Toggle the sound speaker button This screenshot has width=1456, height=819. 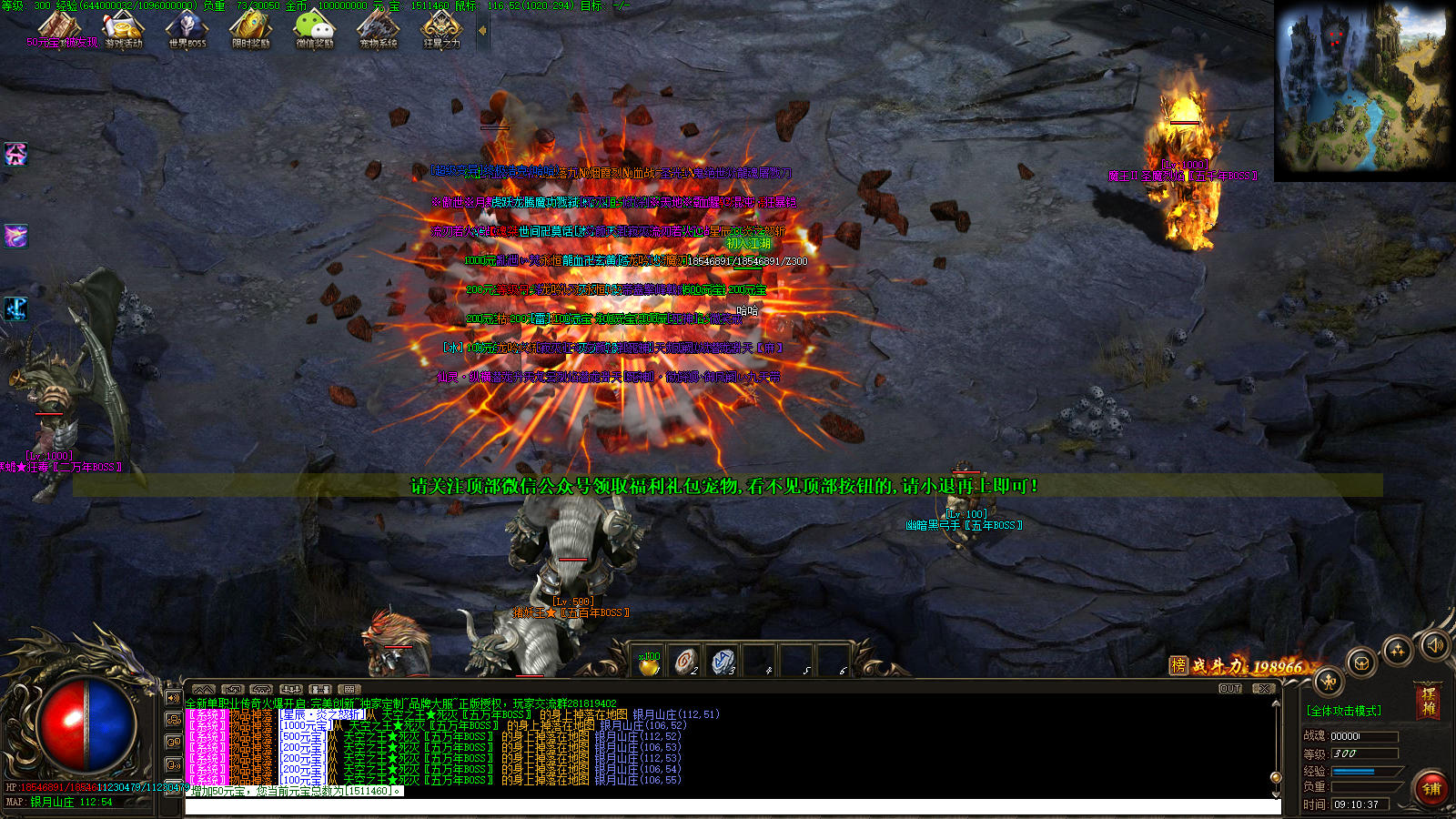point(1435,645)
